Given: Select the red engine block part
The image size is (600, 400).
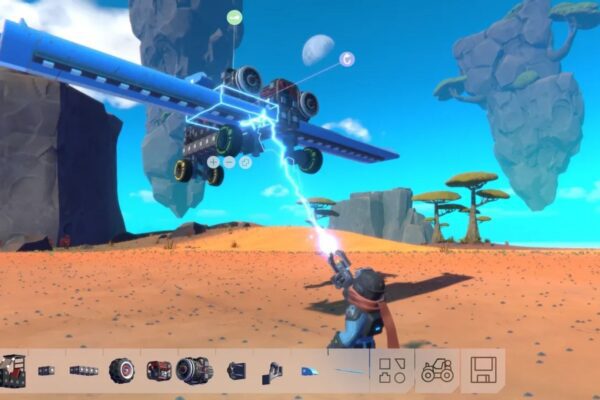Looking at the screenshot, I should click(x=158, y=370).
